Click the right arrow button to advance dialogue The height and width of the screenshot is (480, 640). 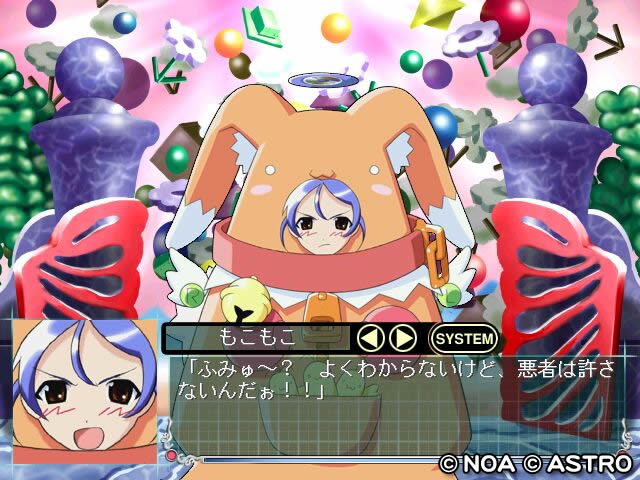click(x=402, y=338)
